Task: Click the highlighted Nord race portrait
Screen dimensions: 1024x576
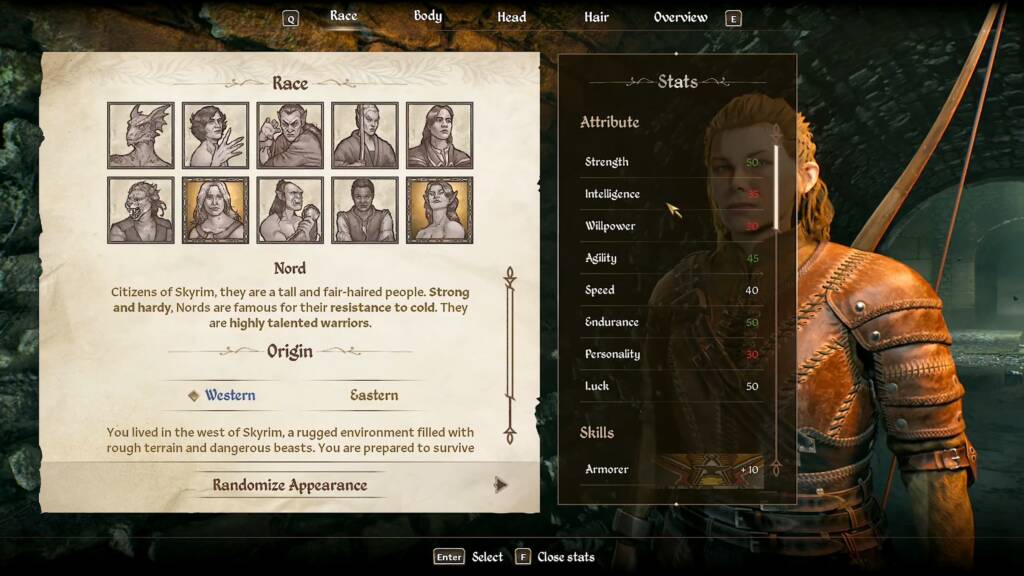Action: click(x=215, y=210)
